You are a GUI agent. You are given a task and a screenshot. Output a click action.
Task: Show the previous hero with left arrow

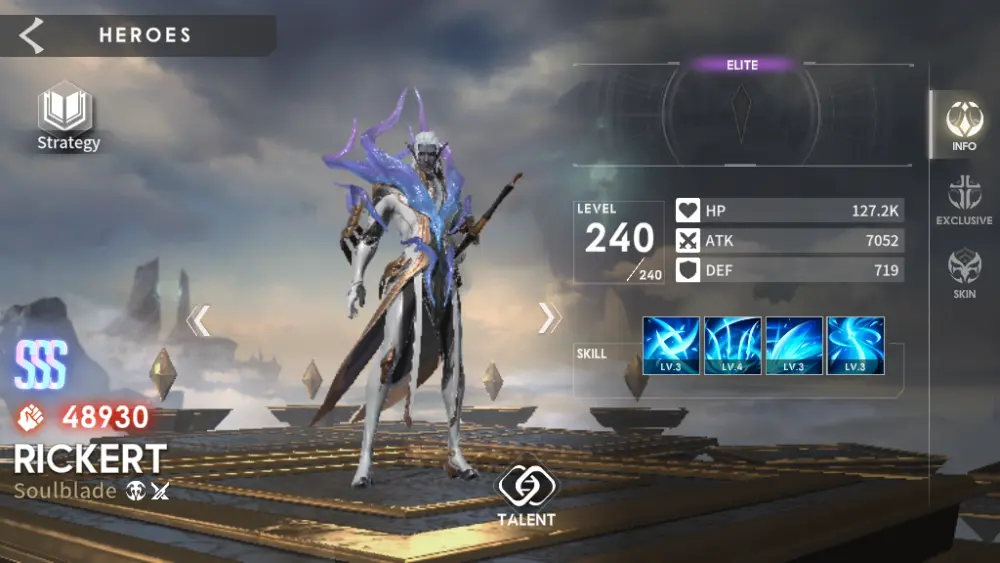[x=198, y=320]
